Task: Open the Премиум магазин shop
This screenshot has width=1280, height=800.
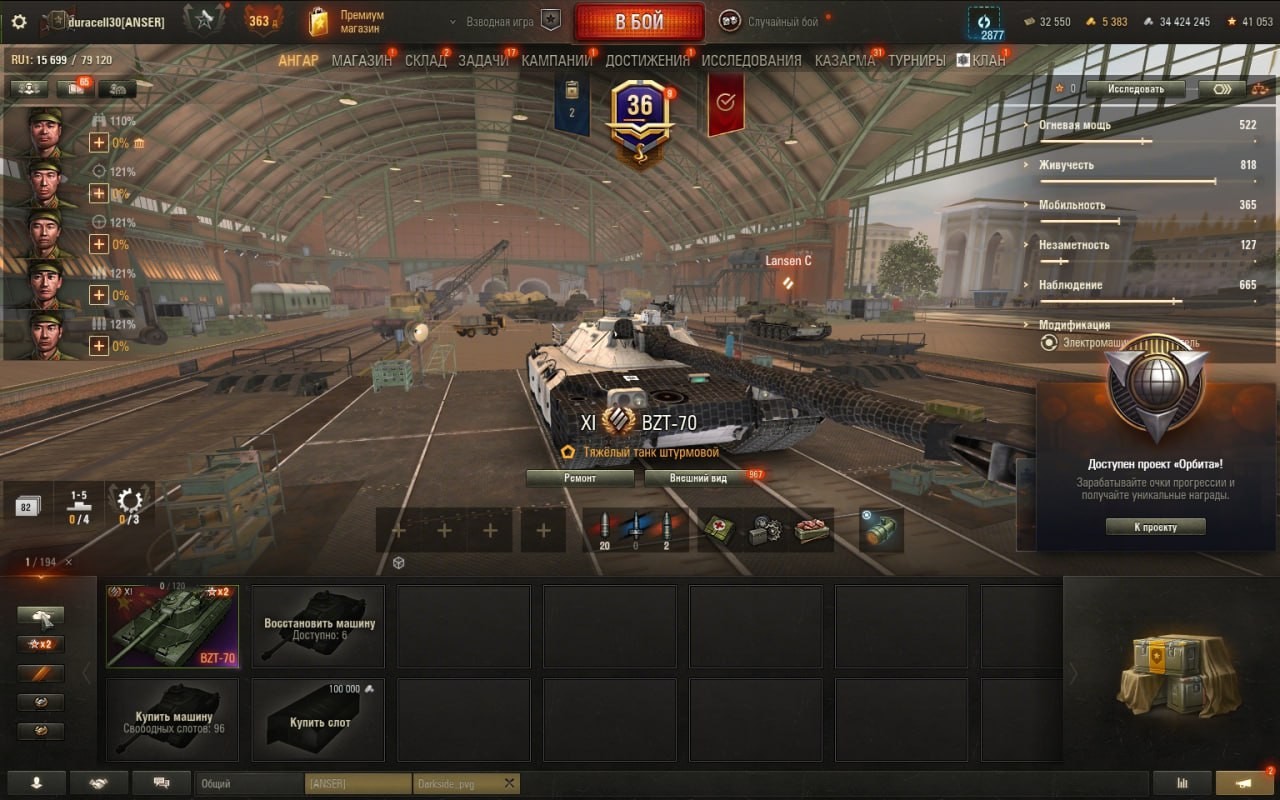Action: 346,22
